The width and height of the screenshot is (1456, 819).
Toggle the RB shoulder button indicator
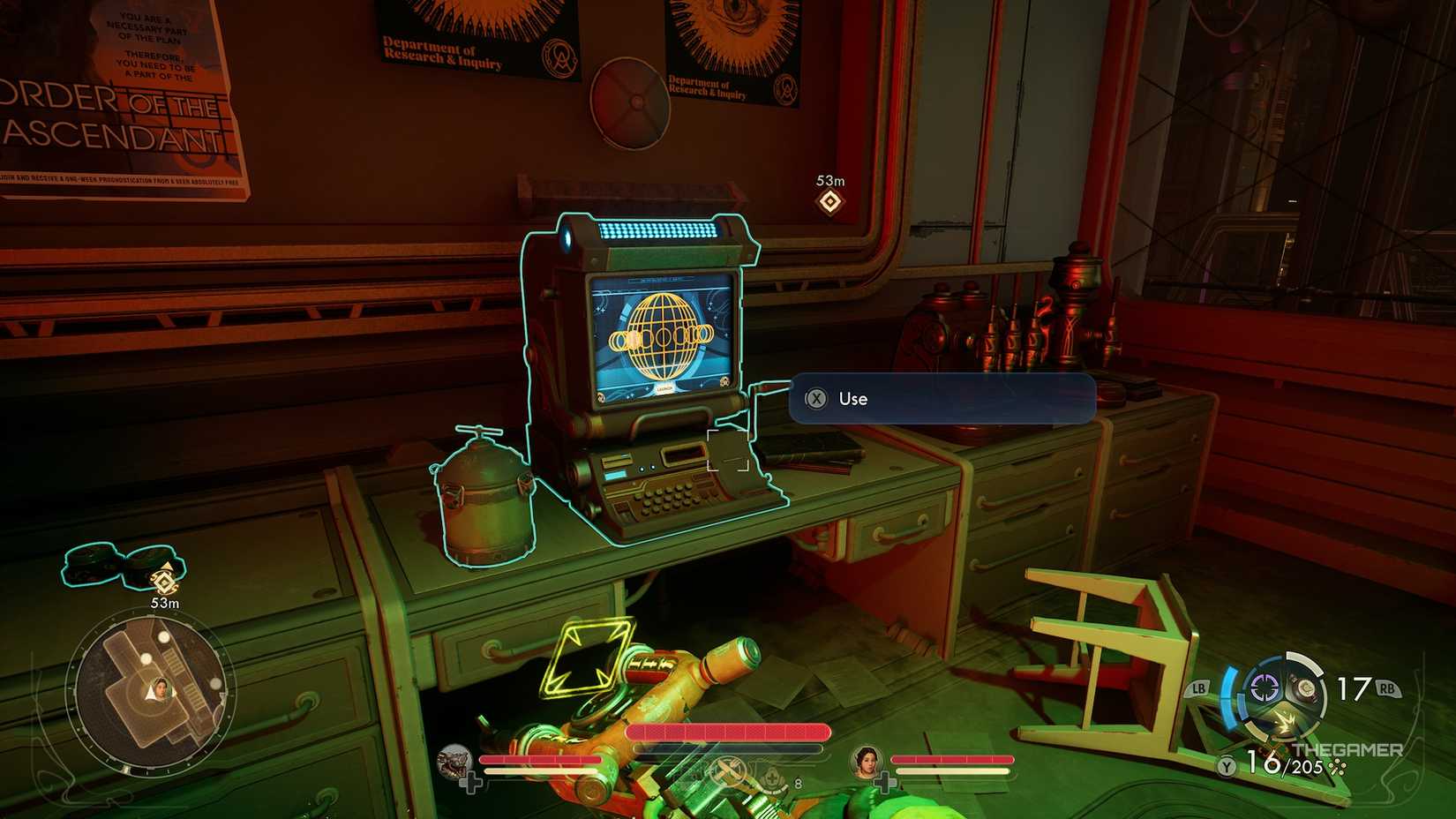pyautogui.click(x=1387, y=687)
